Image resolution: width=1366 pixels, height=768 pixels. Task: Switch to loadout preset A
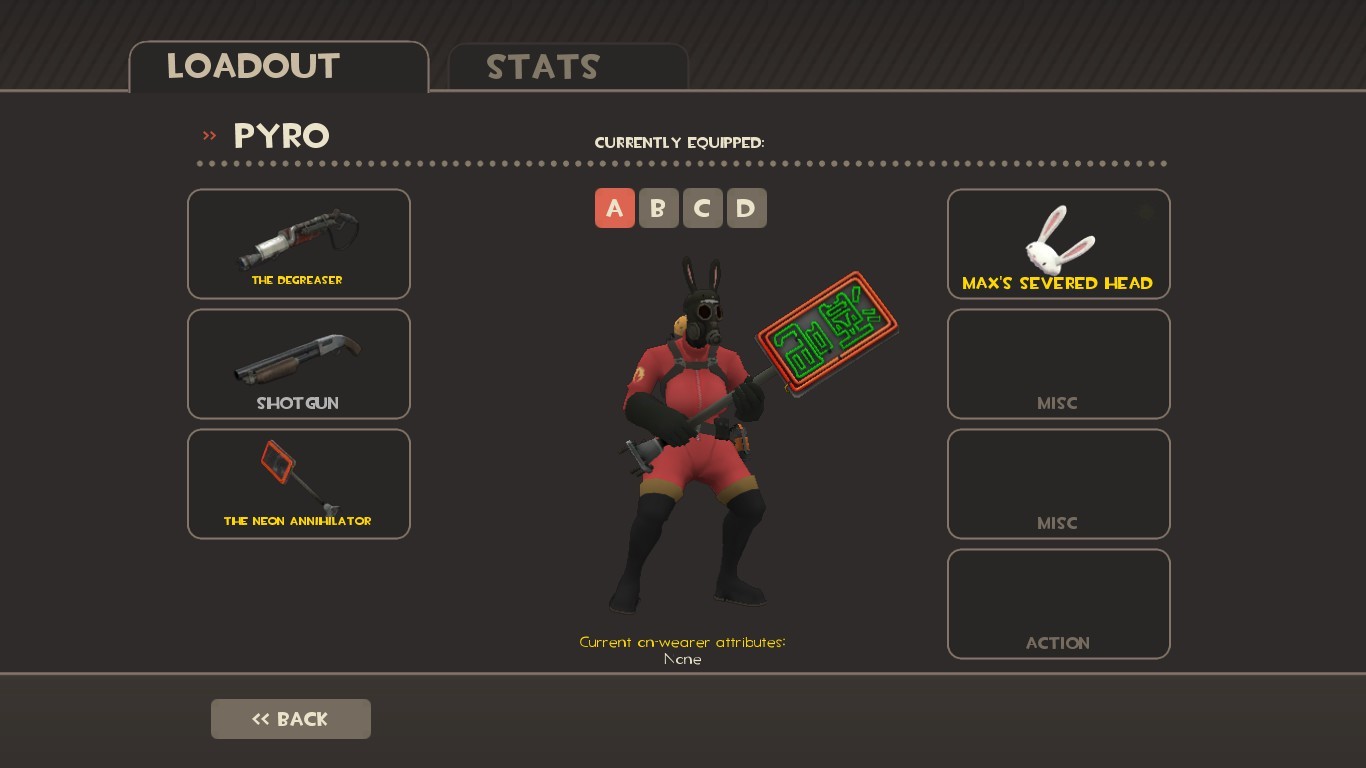coord(615,208)
